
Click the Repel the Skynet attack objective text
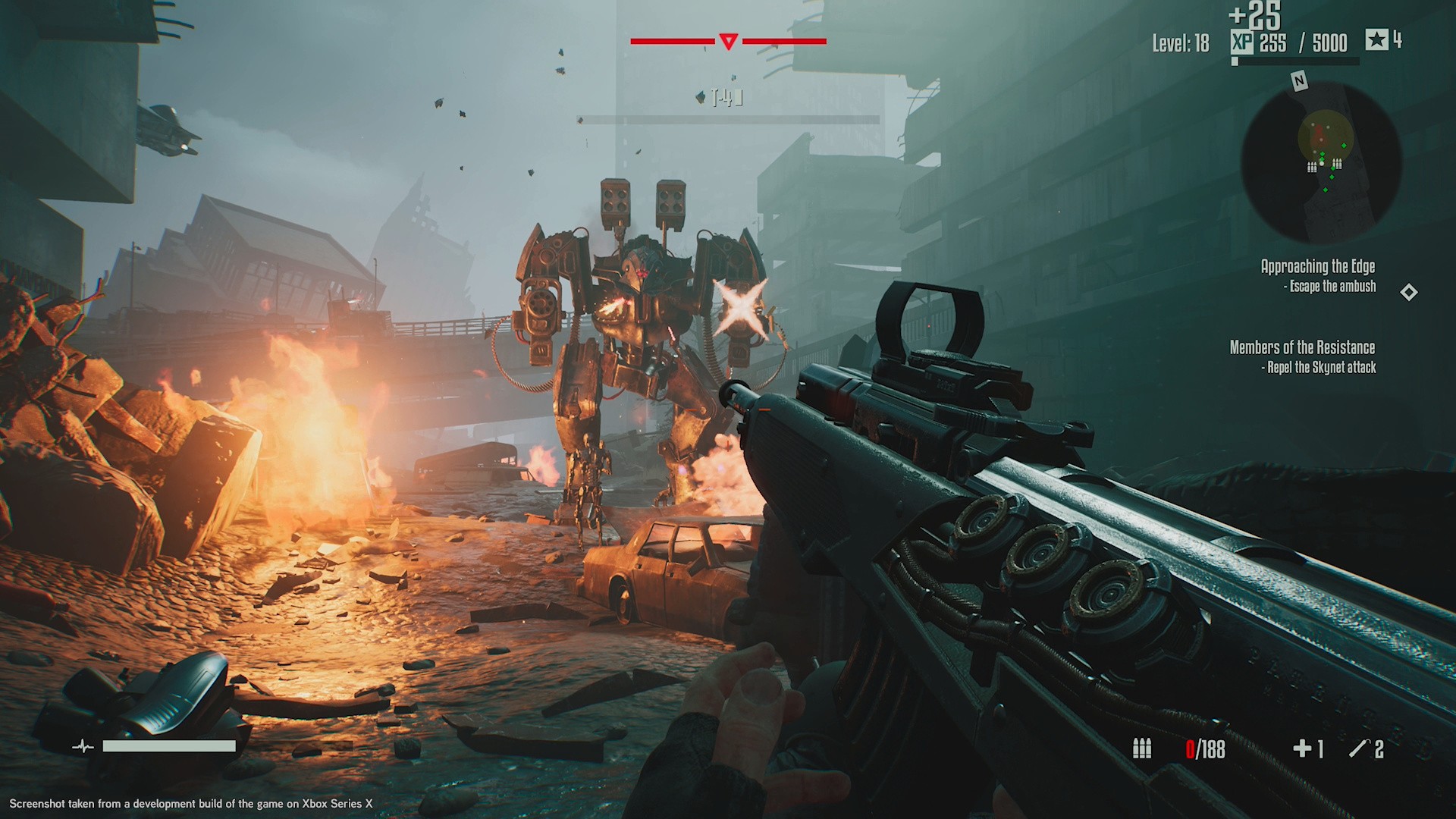point(1319,368)
